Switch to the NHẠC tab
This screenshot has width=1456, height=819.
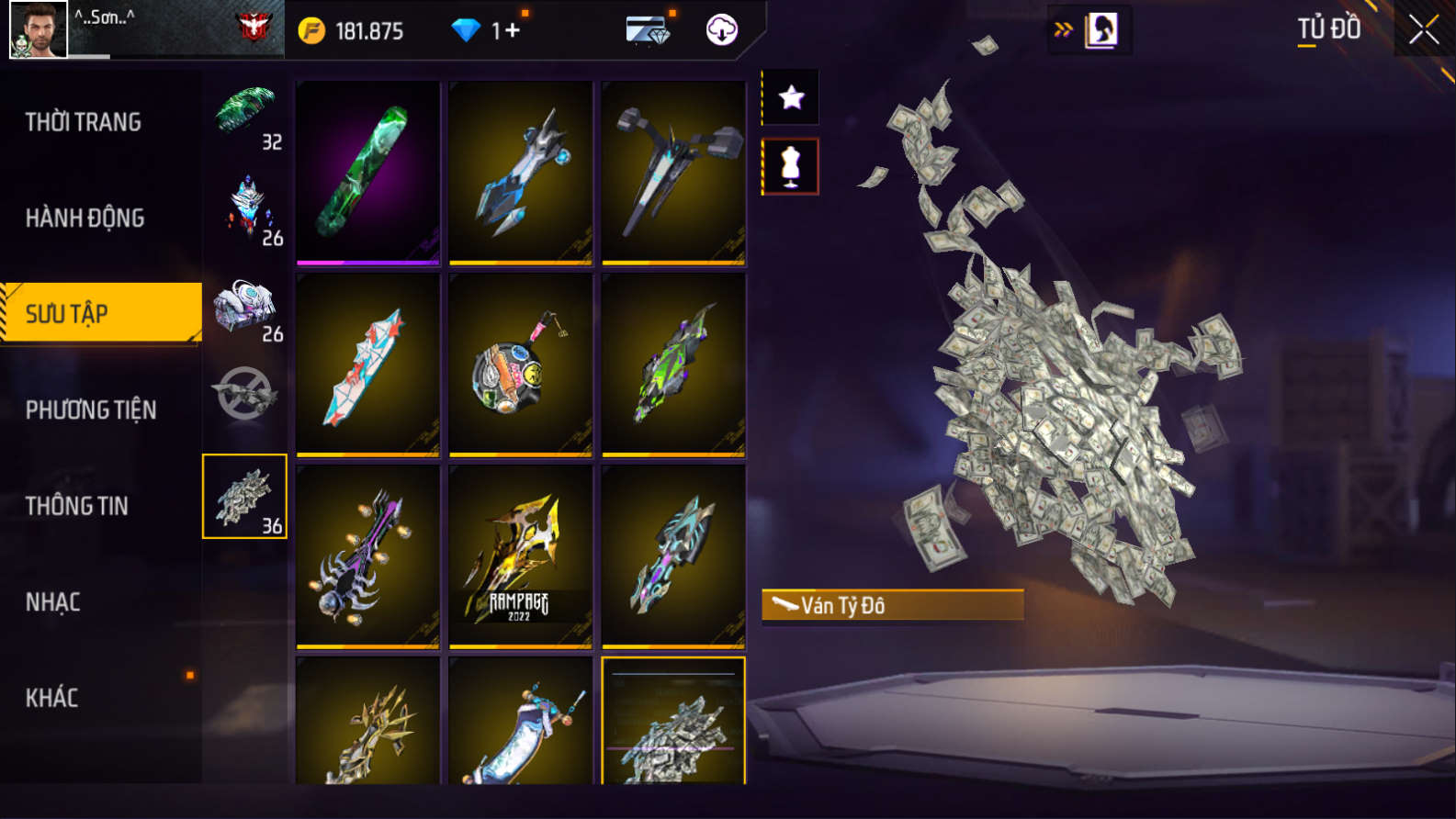53,602
